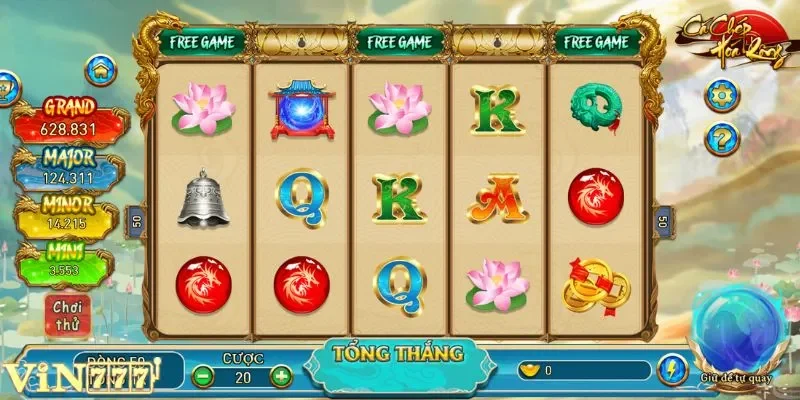Decrease the bet with the minus button

203,376
